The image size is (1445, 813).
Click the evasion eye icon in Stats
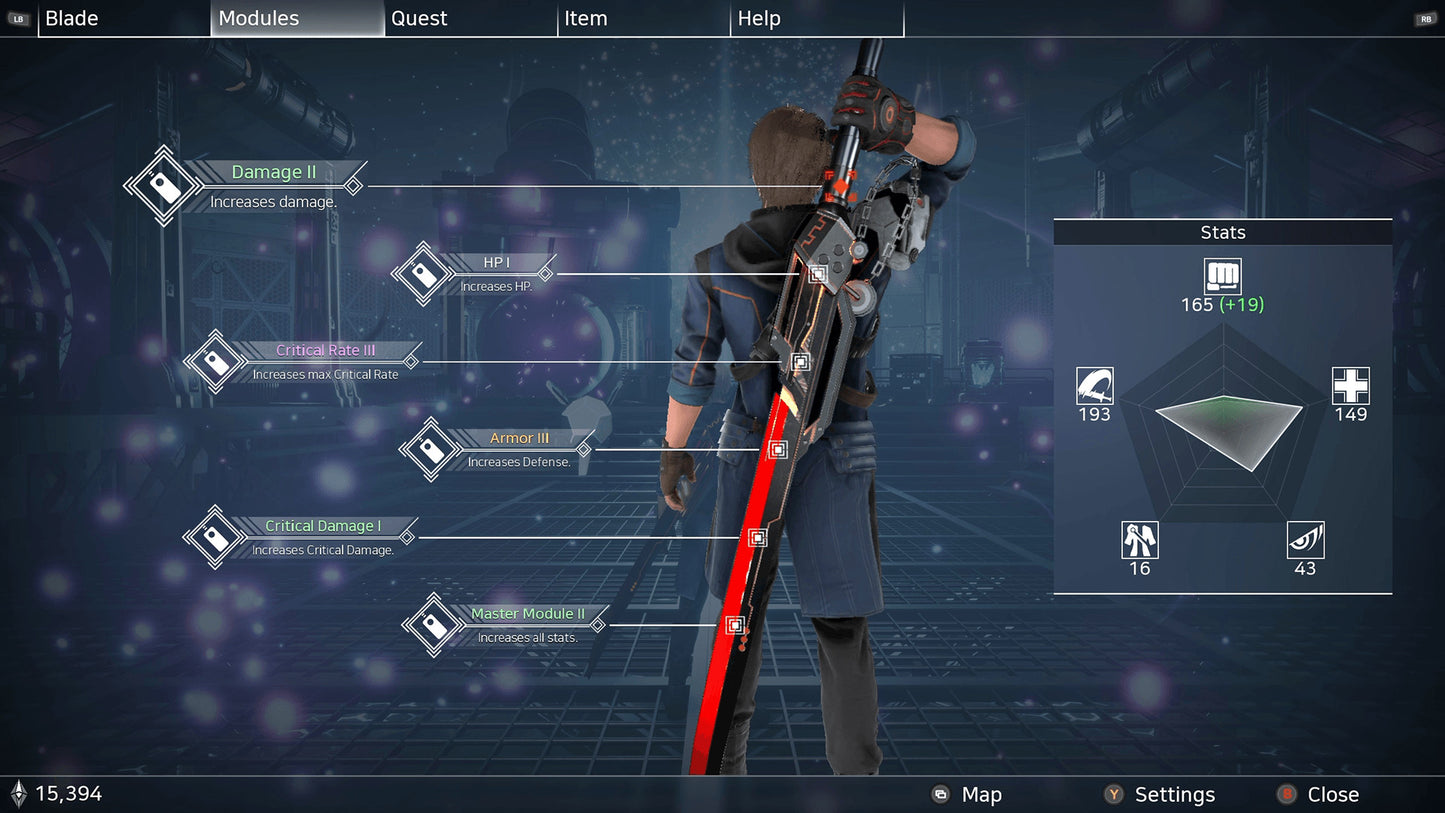pos(1305,542)
